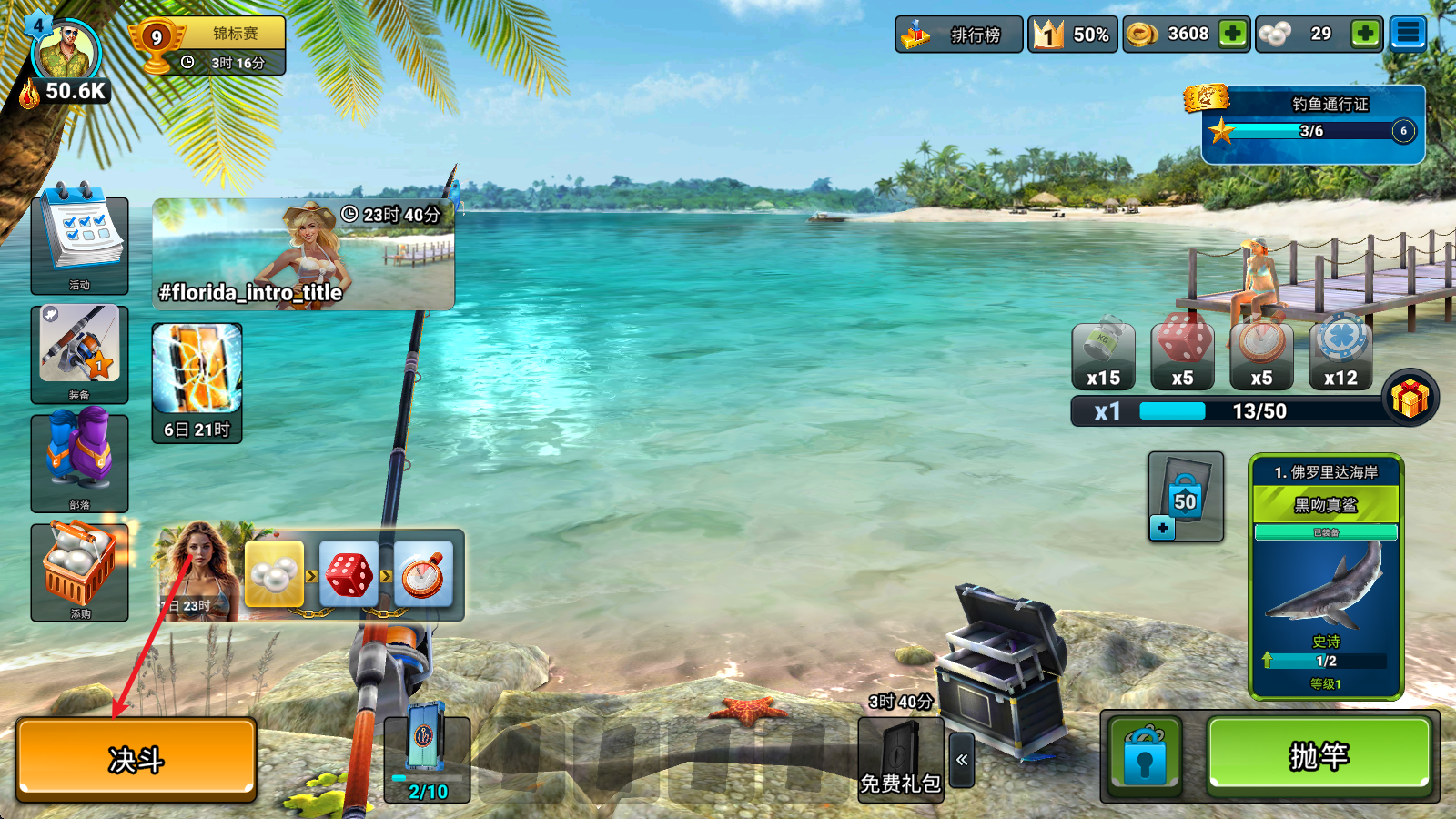This screenshot has width=1456, height=819.
Task: Select the 黑吻真鲨 shark card
Action: [1326, 577]
